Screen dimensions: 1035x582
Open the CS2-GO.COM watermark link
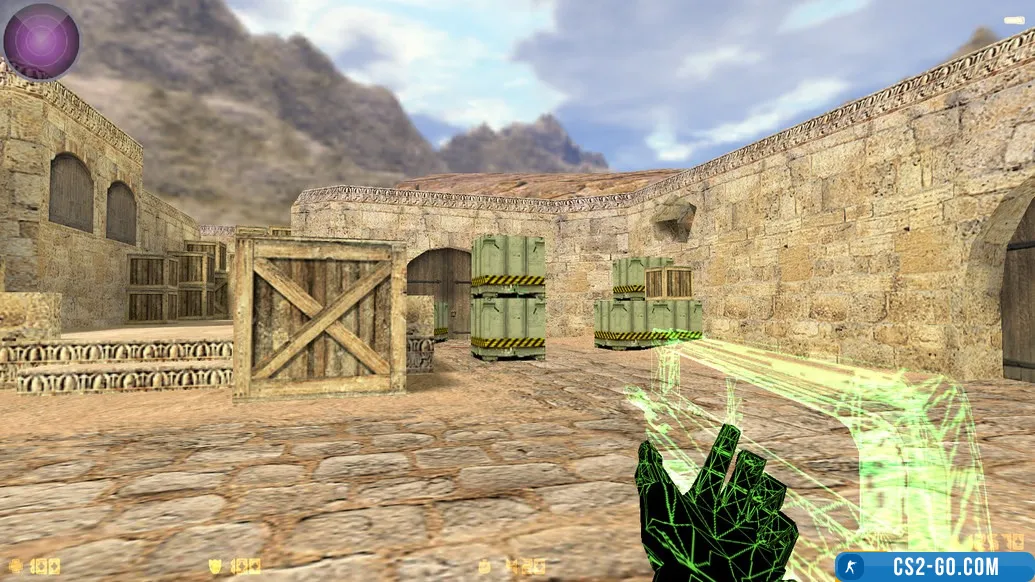[x=934, y=567]
